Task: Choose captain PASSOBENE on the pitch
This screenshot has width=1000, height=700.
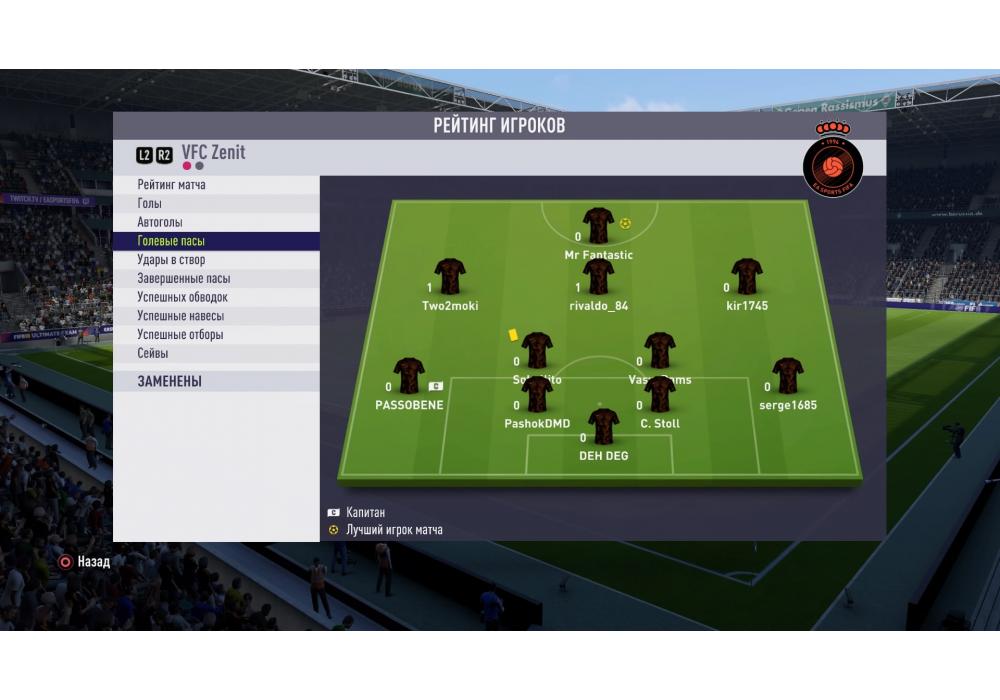Action: point(409,376)
